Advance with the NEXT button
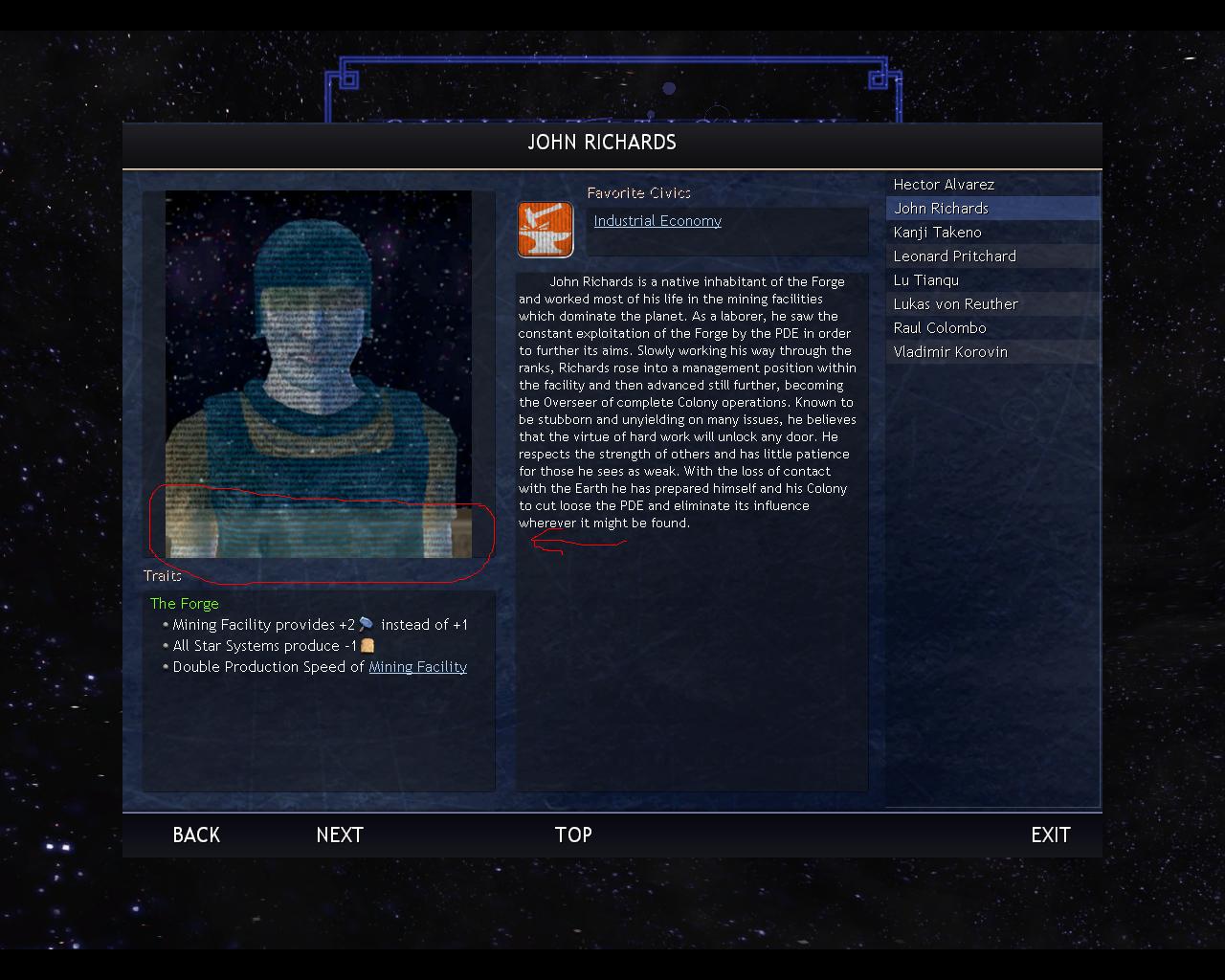The image size is (1225, 980). tap(340, 835)
